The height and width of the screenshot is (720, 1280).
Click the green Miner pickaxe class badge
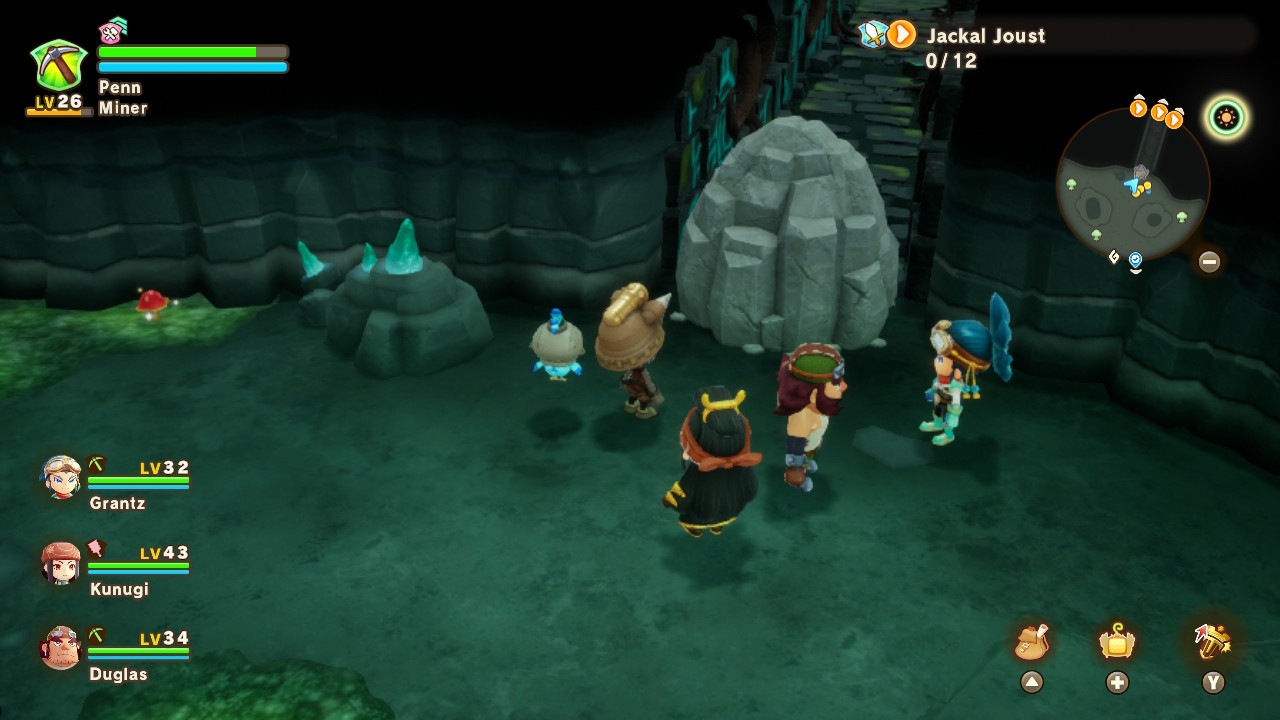point(58,66)
